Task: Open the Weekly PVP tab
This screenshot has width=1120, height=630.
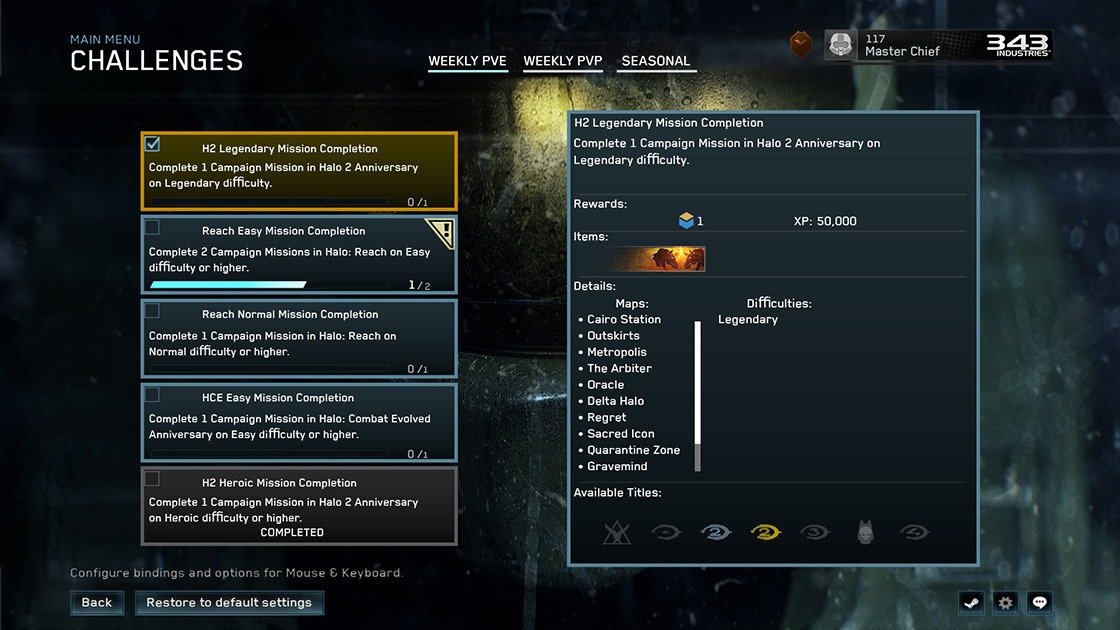Action: (x=563, y=61)
